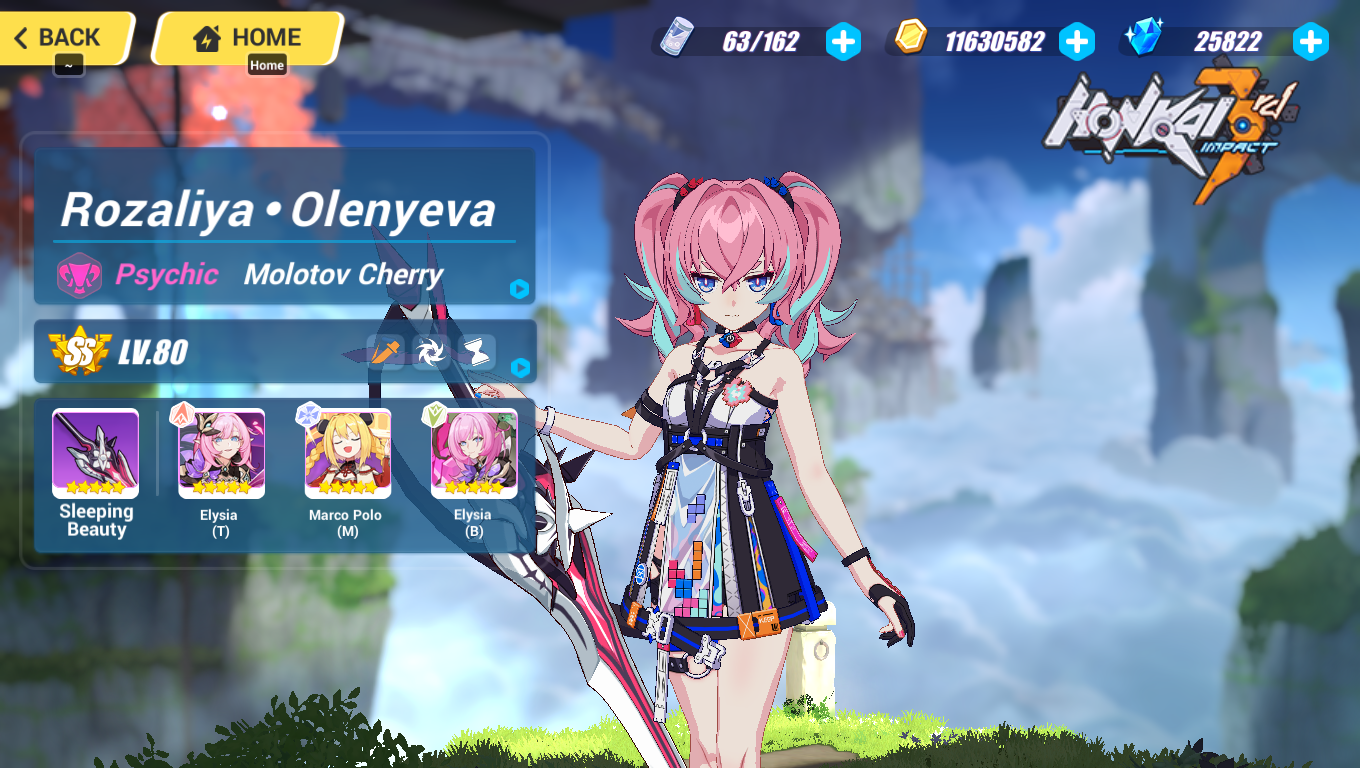Select the spinning shuriken skill icon
Viewport: 1360px width, 768px height.
point(432,351)
